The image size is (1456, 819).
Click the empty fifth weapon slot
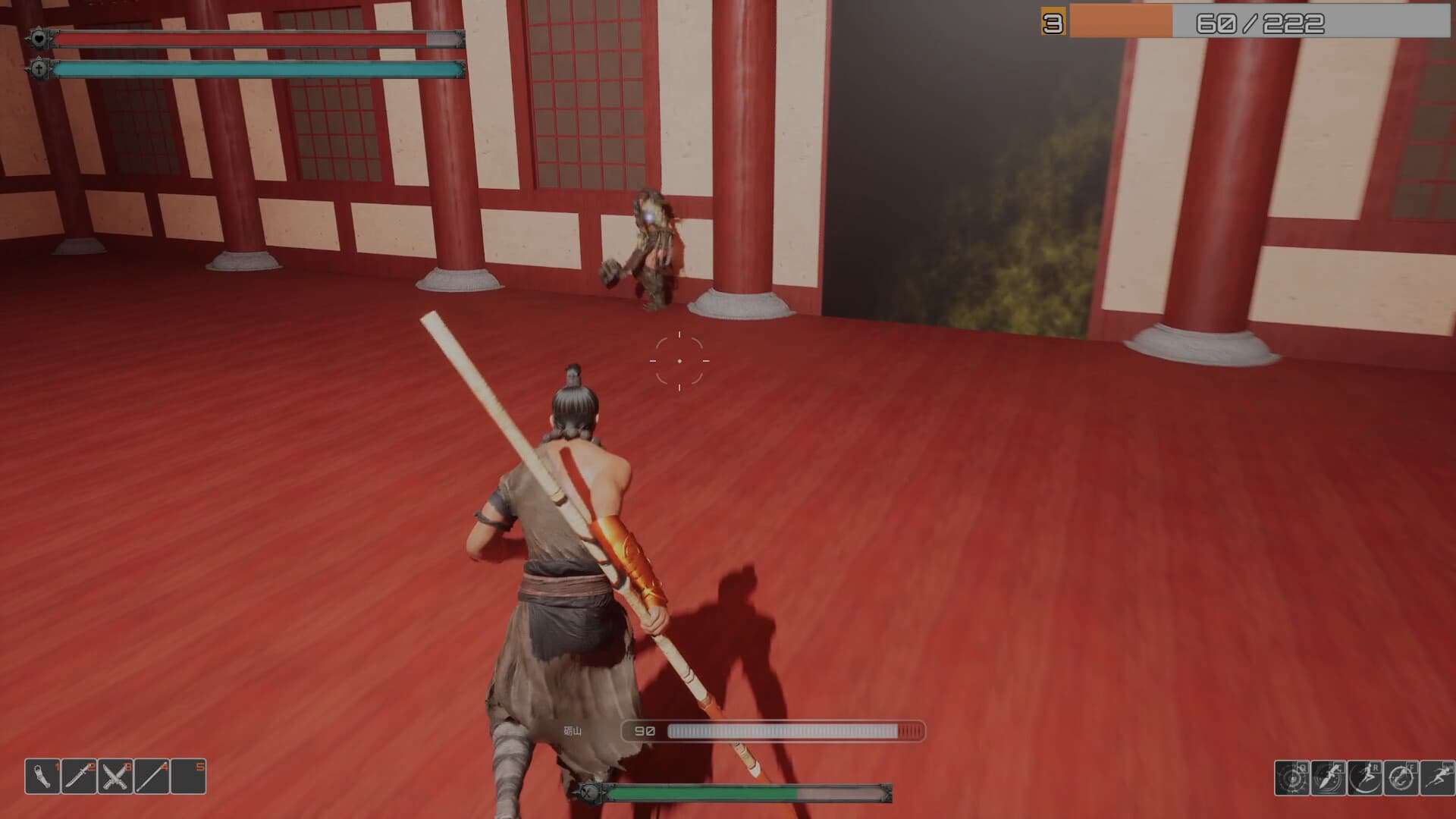click(x=188, y=777)
